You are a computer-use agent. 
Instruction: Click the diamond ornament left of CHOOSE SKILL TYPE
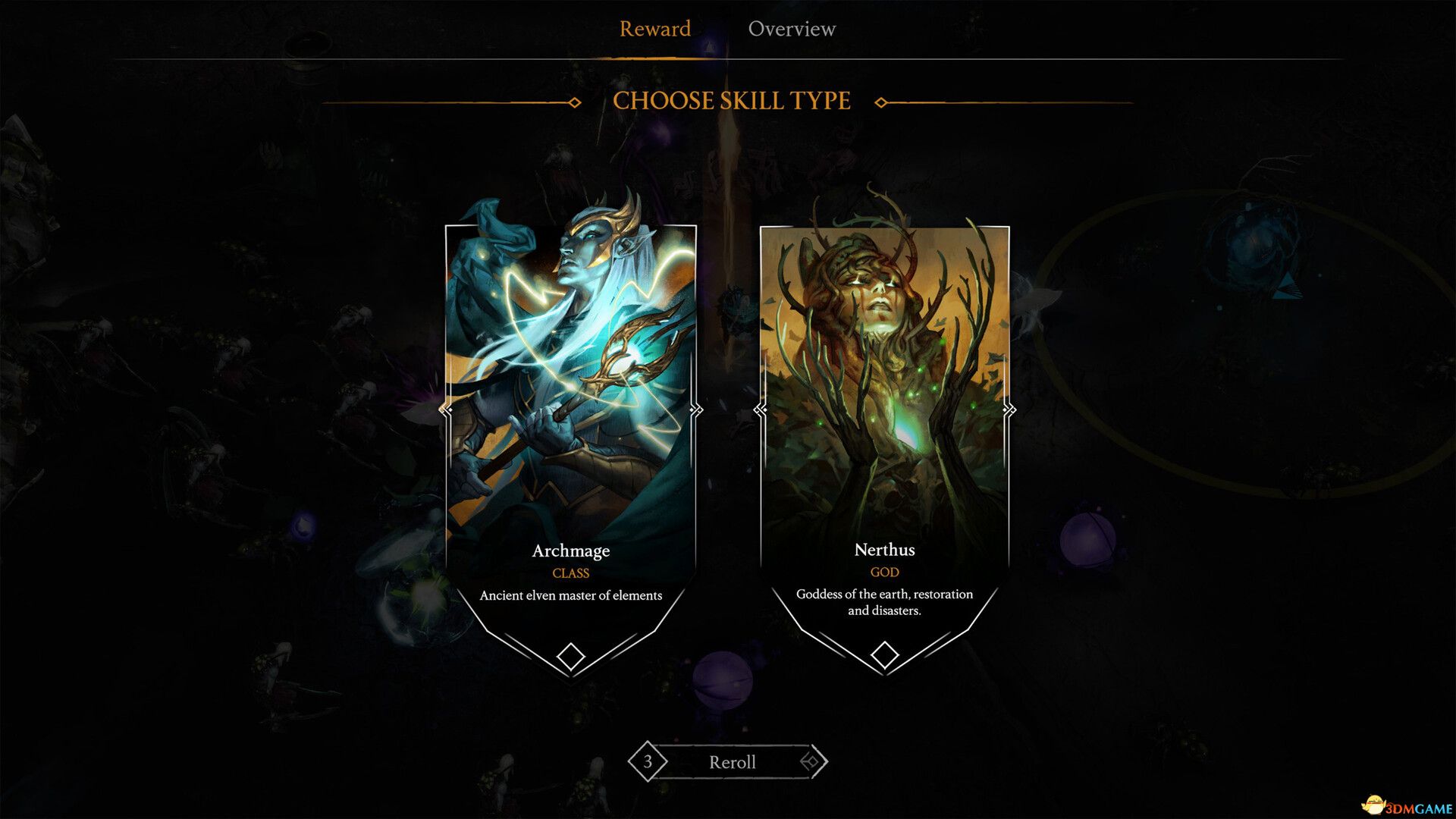tap(573, 101)
